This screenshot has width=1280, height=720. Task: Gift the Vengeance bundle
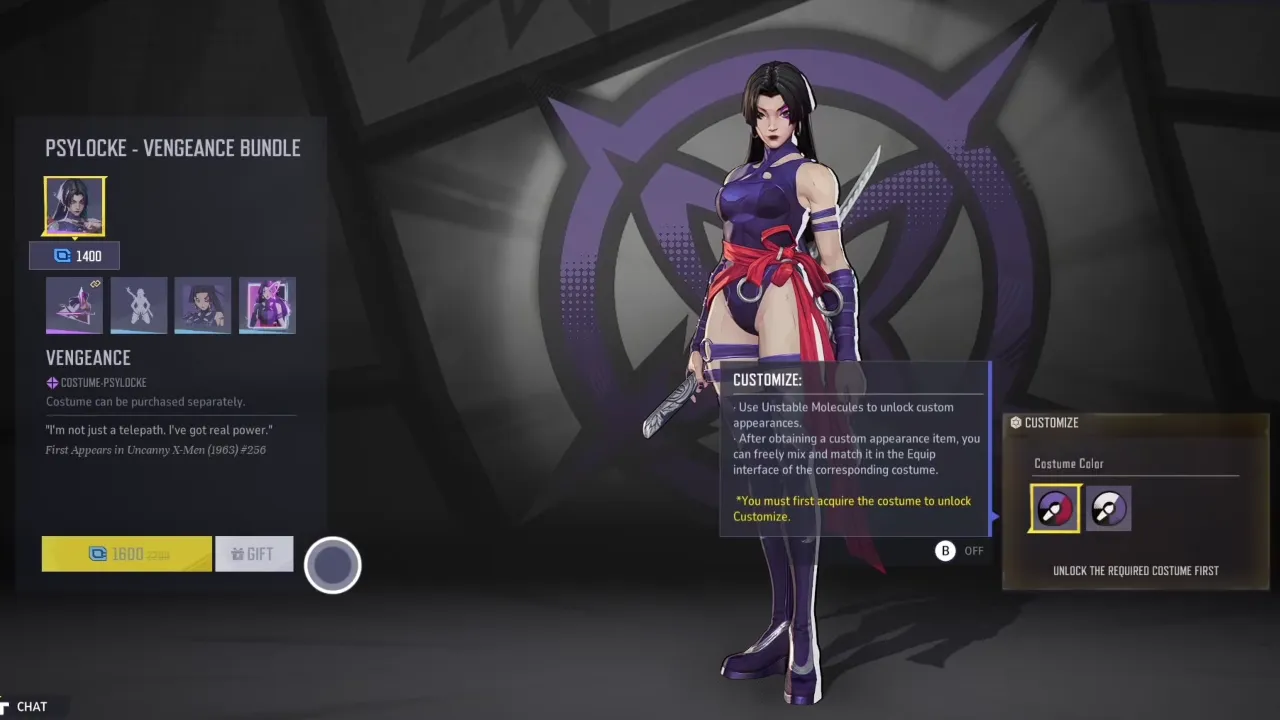click(x=254, y=554)
